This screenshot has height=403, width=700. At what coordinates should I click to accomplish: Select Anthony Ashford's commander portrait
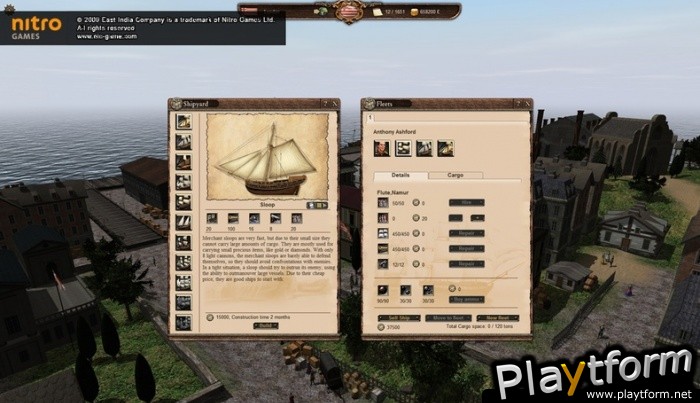tap(382, 148)
